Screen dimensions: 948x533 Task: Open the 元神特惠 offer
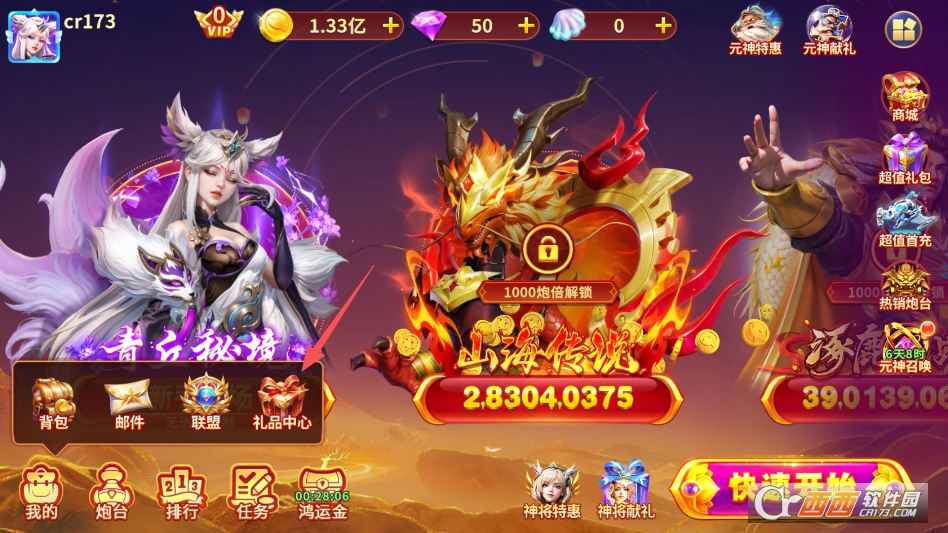756,29
